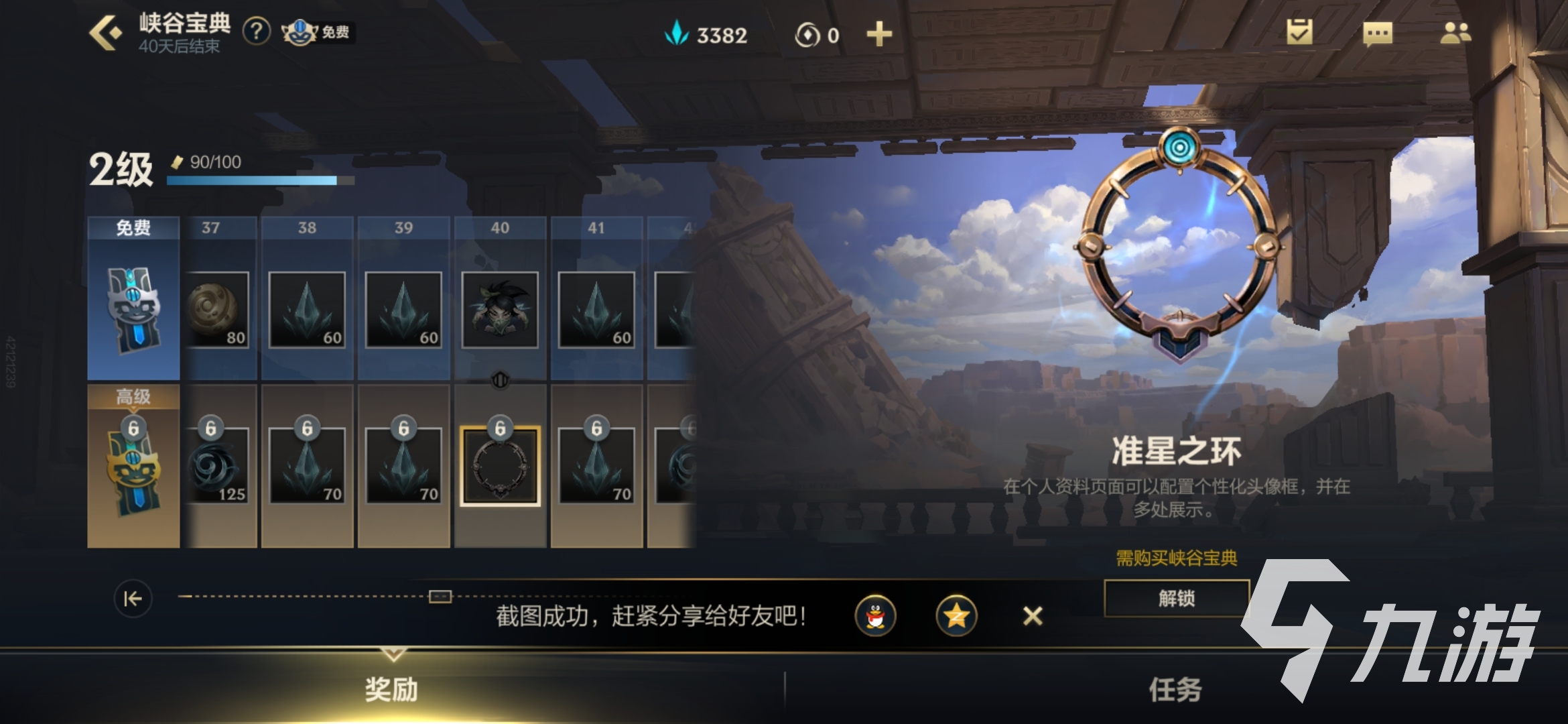Share screenshot to QQ with penguin icon
The image size is (1568, 724).
(875, 615)
